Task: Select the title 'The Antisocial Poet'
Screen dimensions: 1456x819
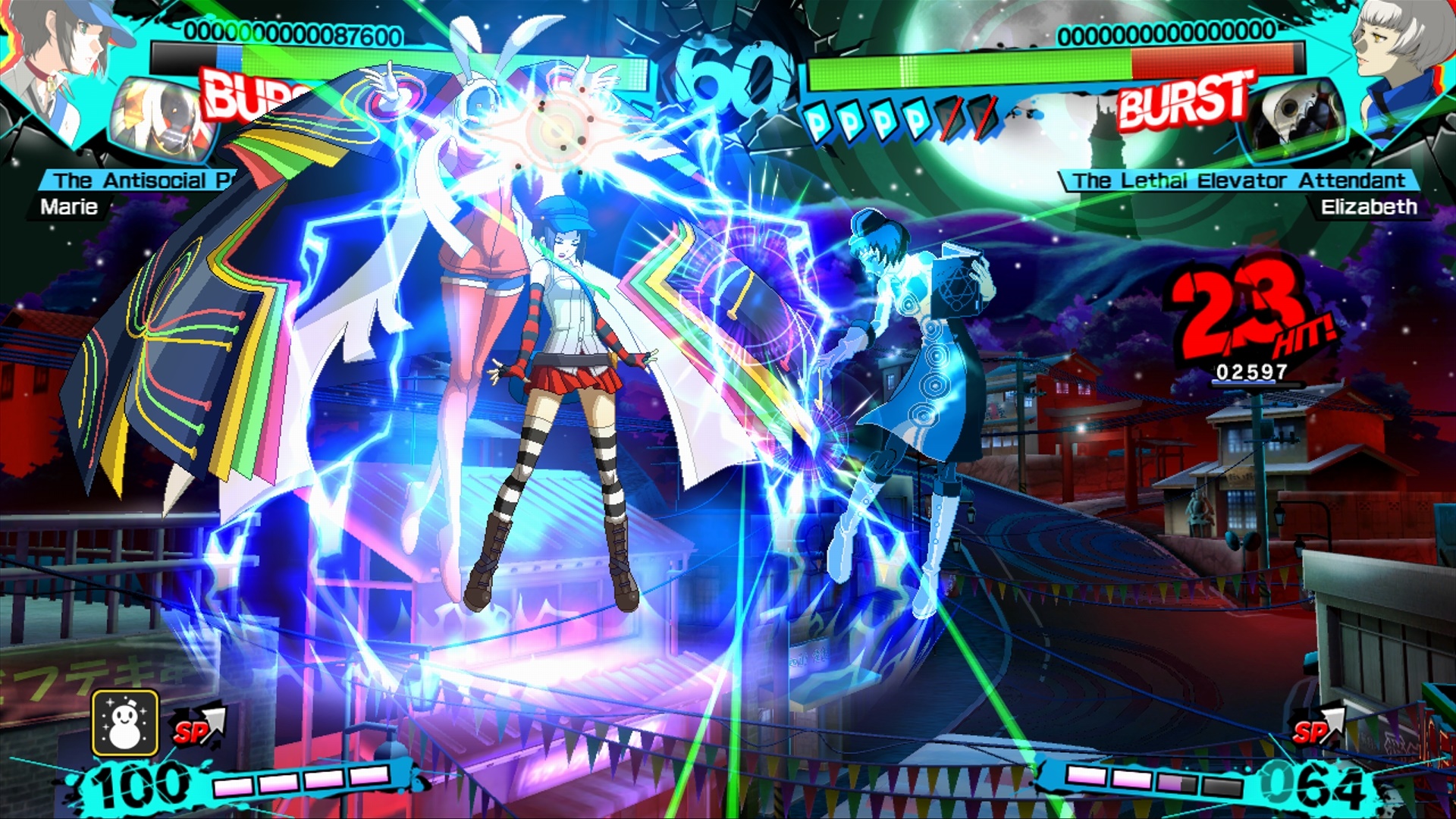Action: pyautogui.click(x=136, y=180)
